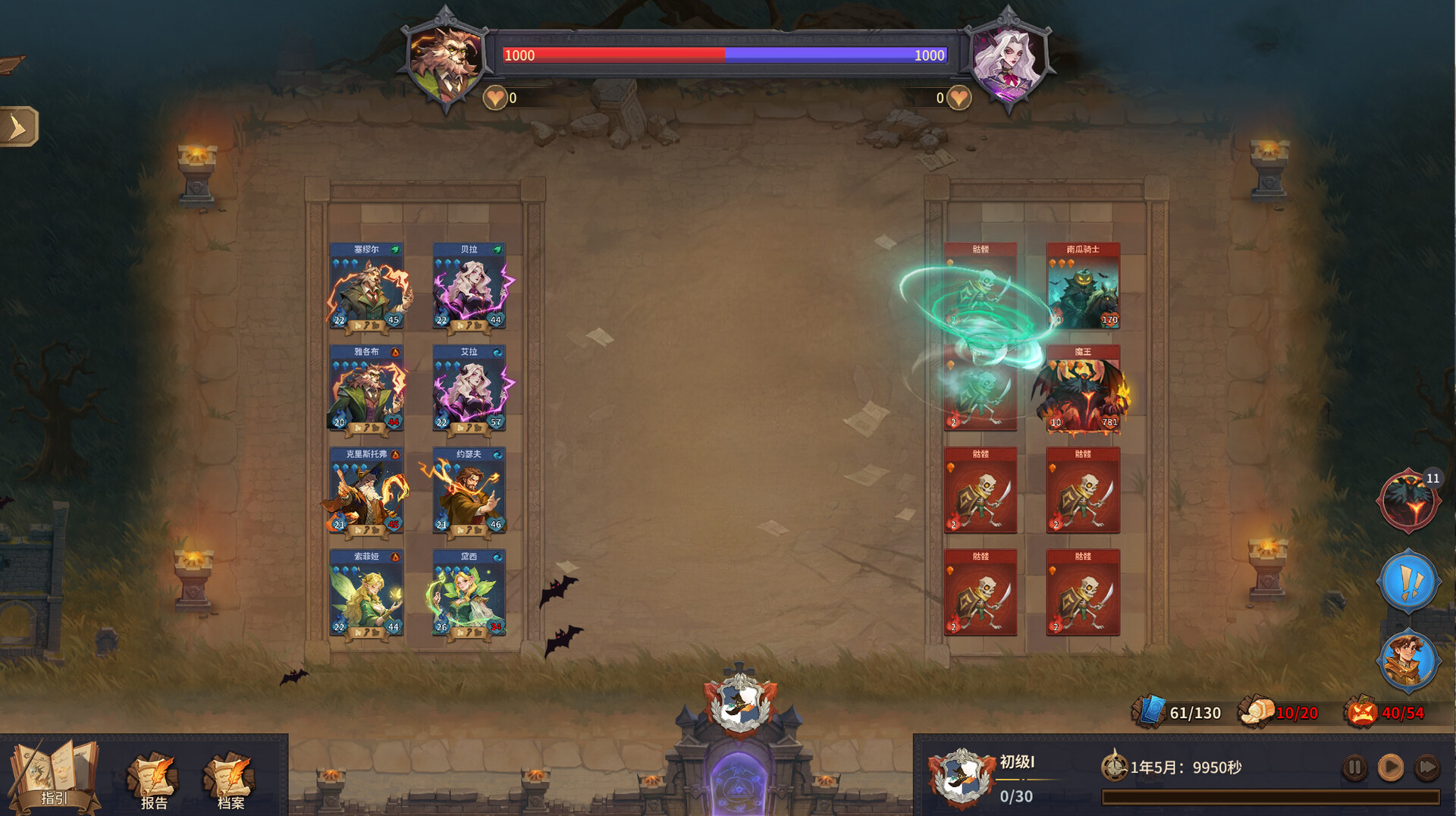Click the health bar showing 1000
The image size is (1456, 816).
pos(720,55)
